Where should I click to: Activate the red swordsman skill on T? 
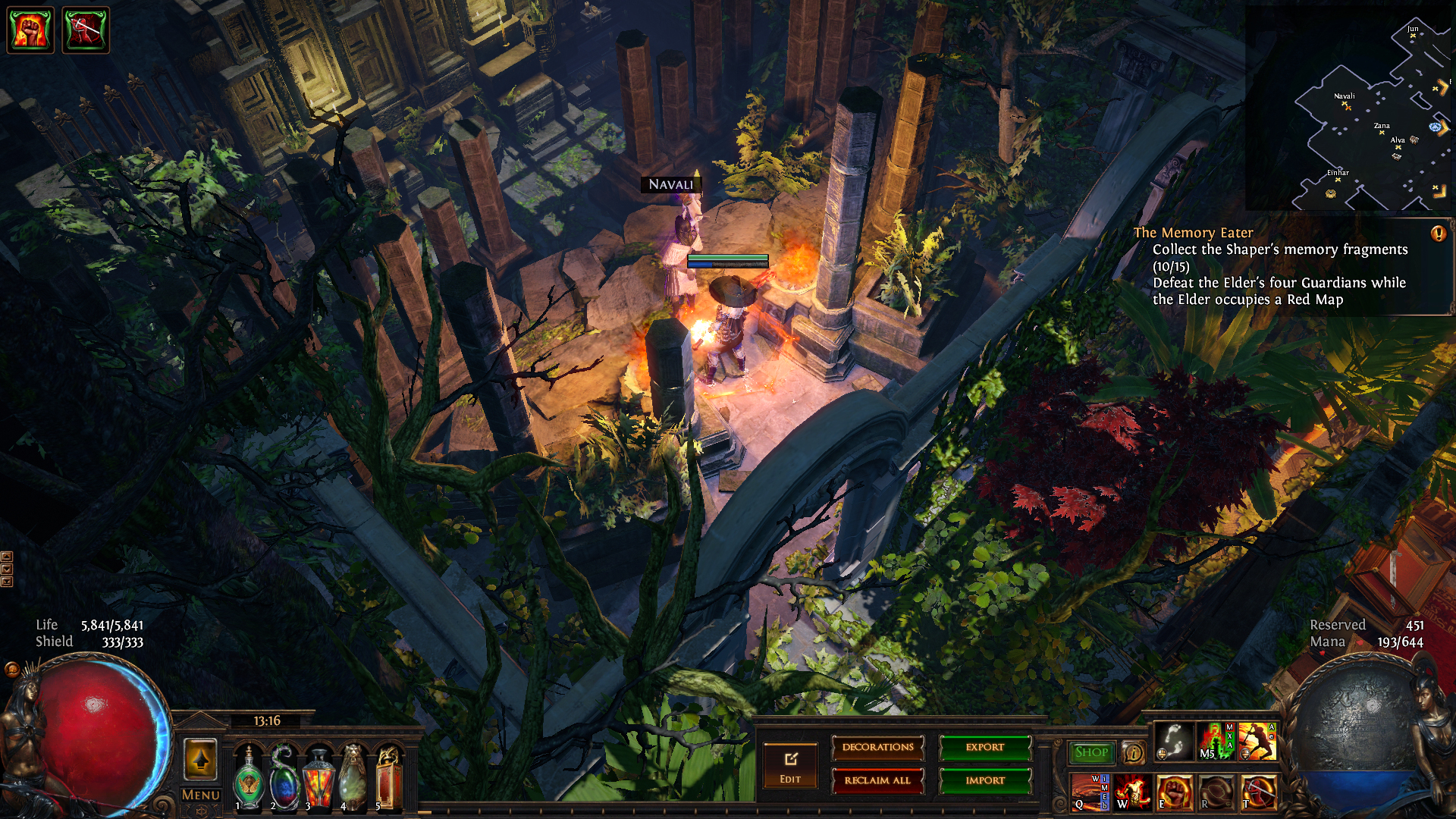(x=1258, y=792)
